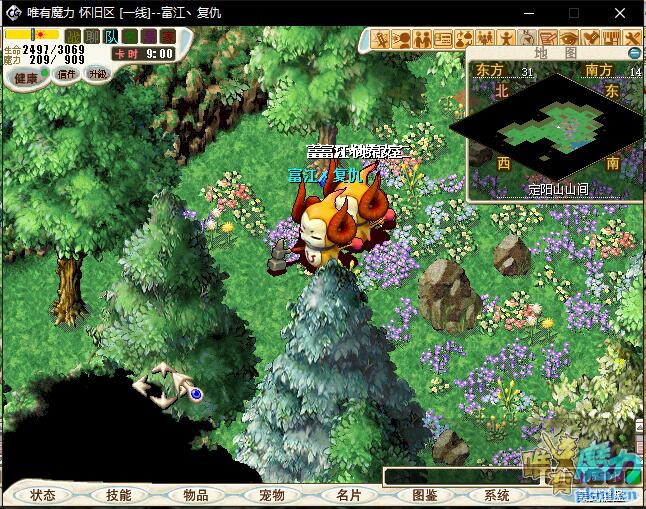The image size is (646, 509).
Task: Open the 物品 (Items) inventory
Action: 196,495
